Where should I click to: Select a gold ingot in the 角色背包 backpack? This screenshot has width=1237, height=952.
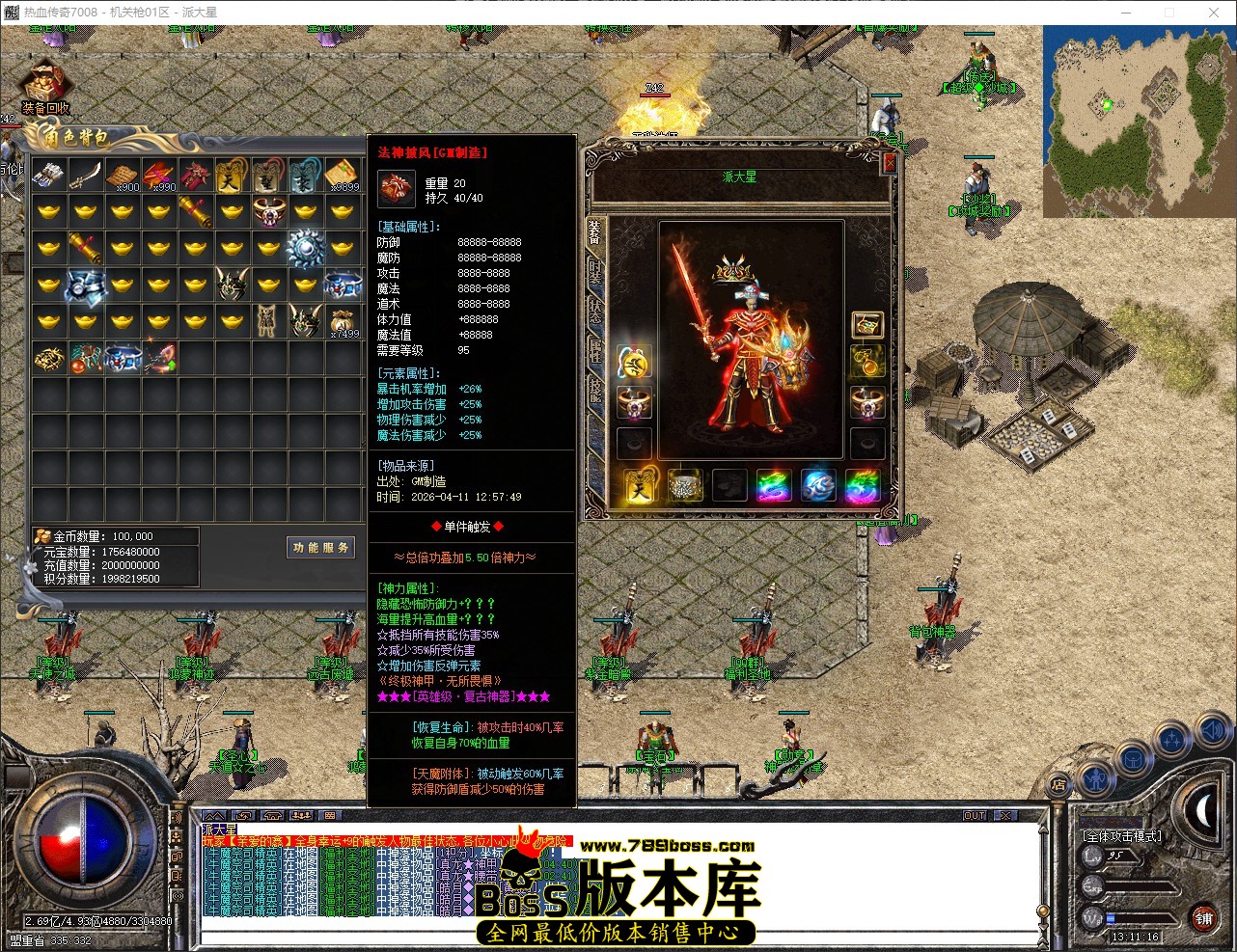(48, 210)
